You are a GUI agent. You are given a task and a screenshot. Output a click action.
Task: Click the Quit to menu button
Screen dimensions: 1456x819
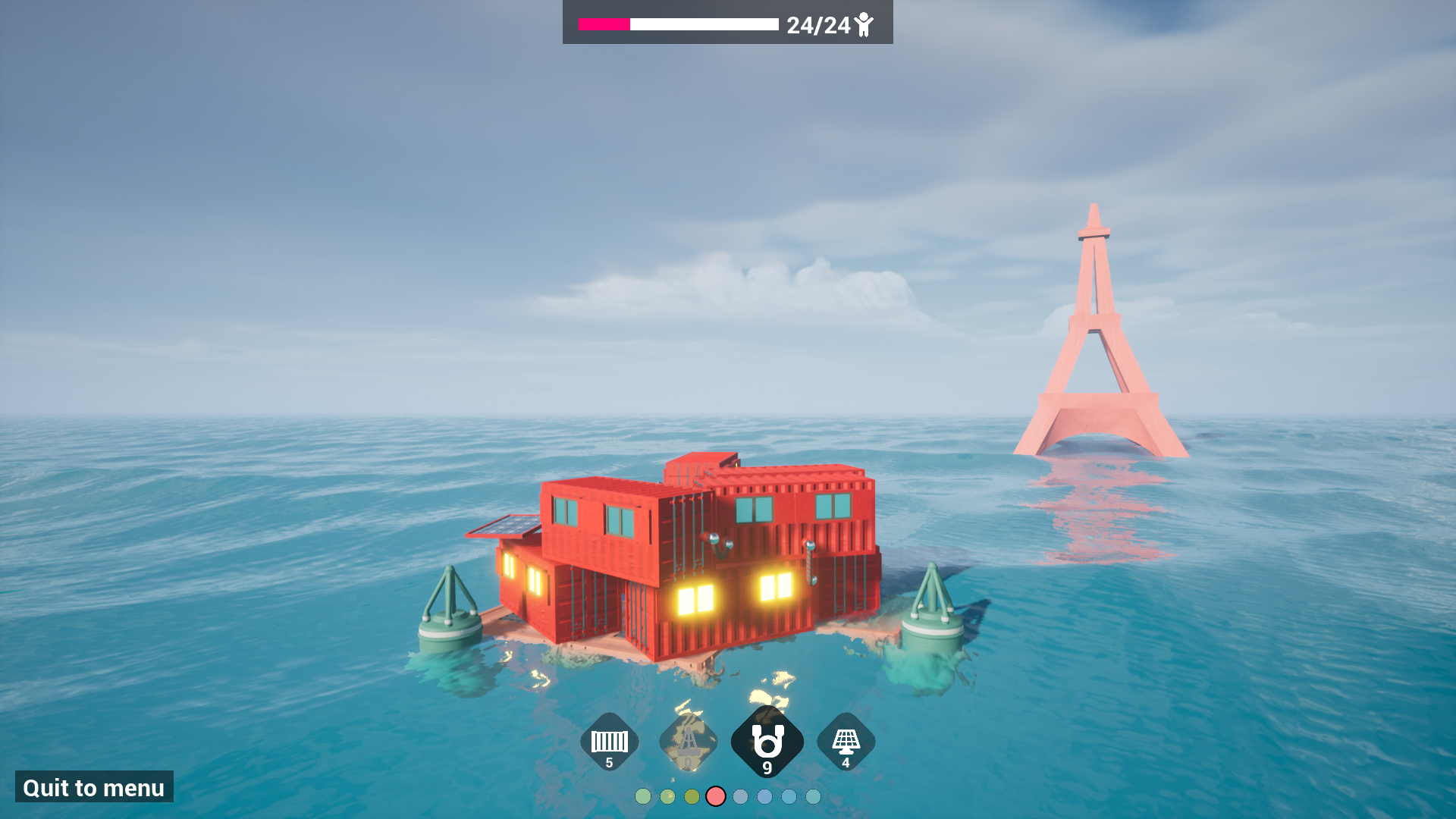coord(93,787)
